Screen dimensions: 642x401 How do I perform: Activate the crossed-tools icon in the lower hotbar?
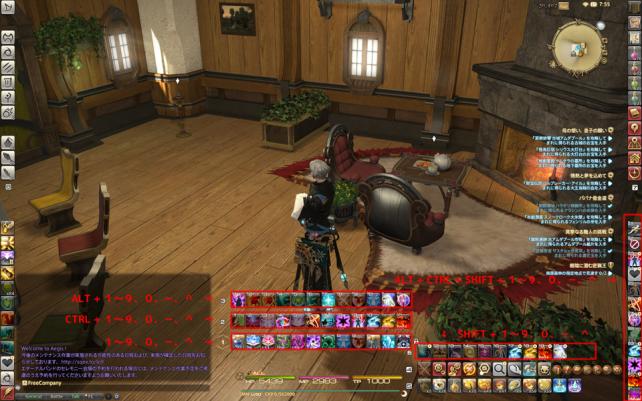(x=424, y=368)
